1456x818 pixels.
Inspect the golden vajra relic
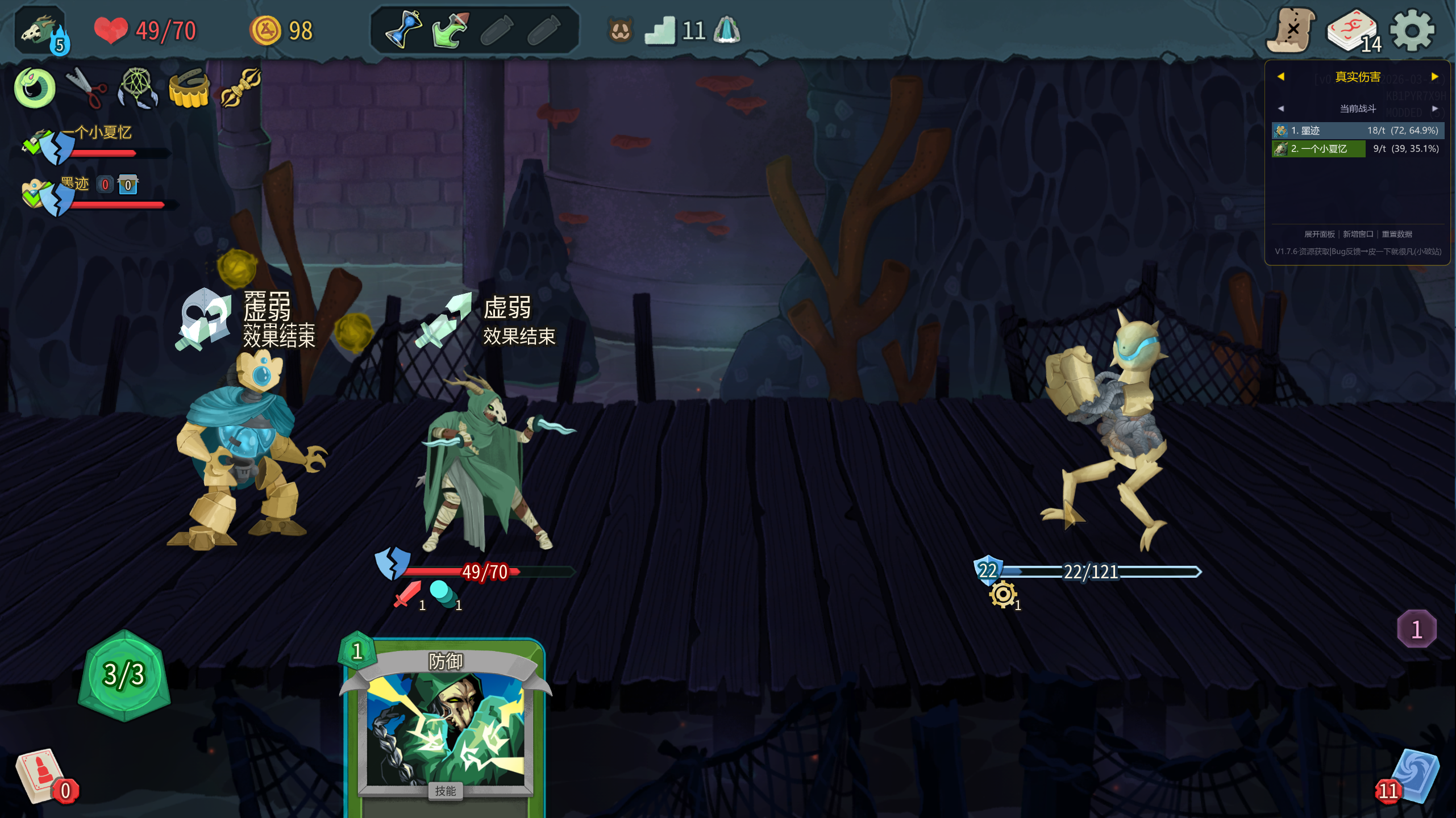tap(241, 87)
